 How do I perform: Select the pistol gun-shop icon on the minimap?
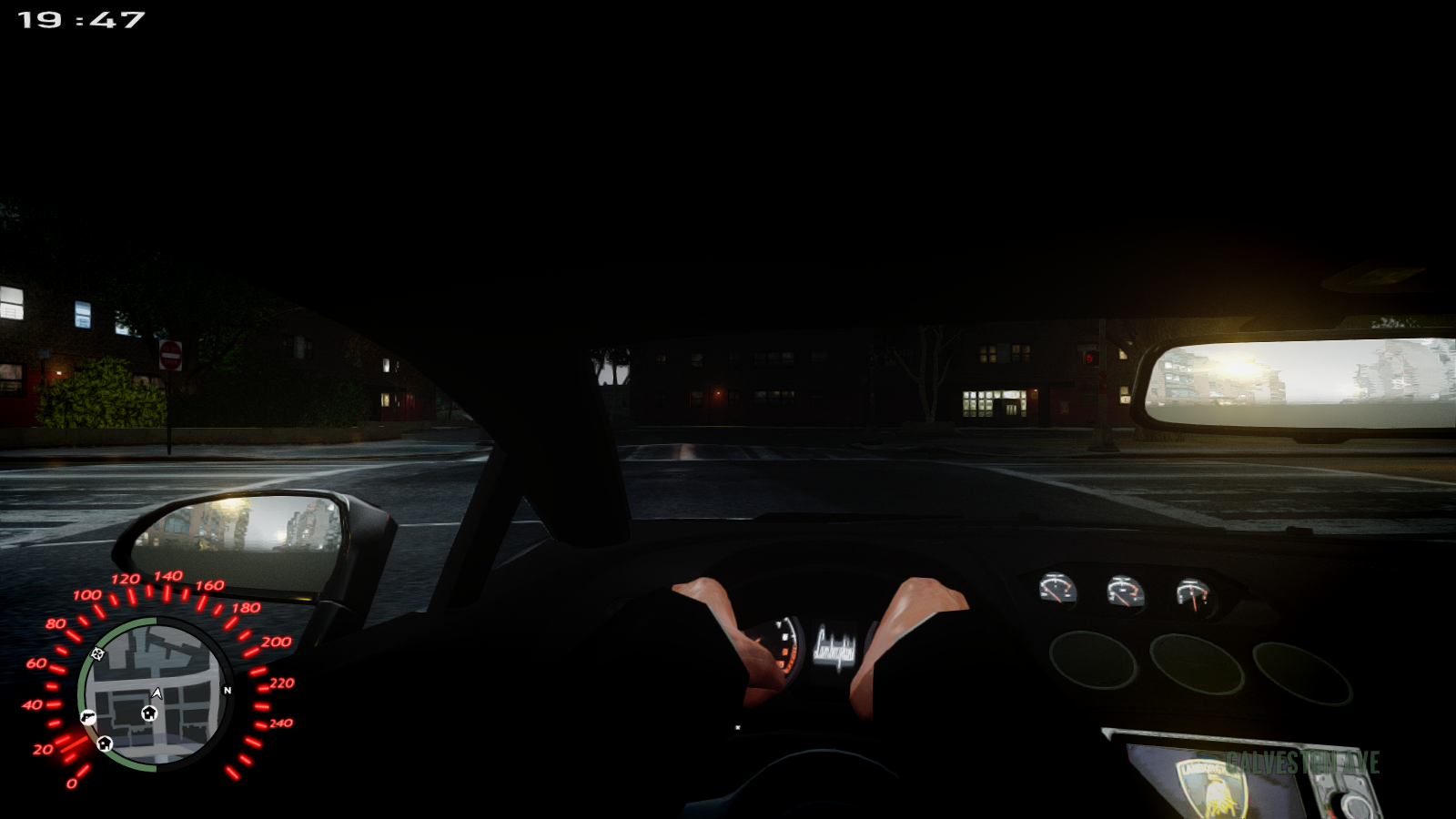click(87, 716)
